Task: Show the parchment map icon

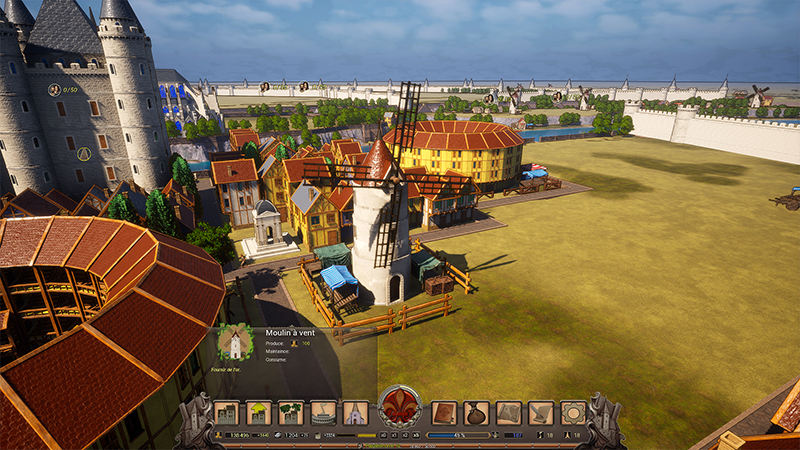Action: (509, 413)
